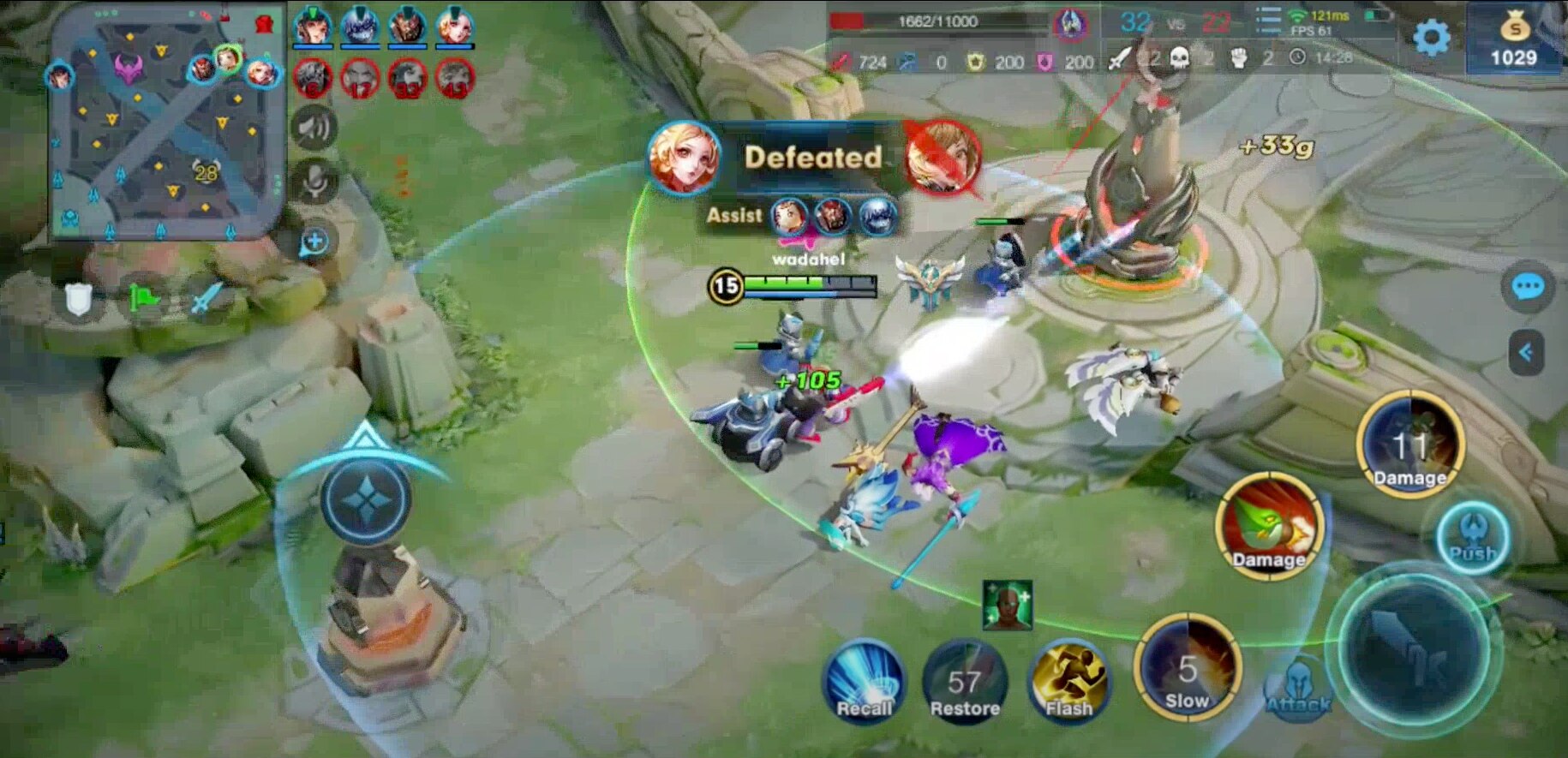
Task: Click the base health bar showing 1662/11000
Action: coord(938,22)
